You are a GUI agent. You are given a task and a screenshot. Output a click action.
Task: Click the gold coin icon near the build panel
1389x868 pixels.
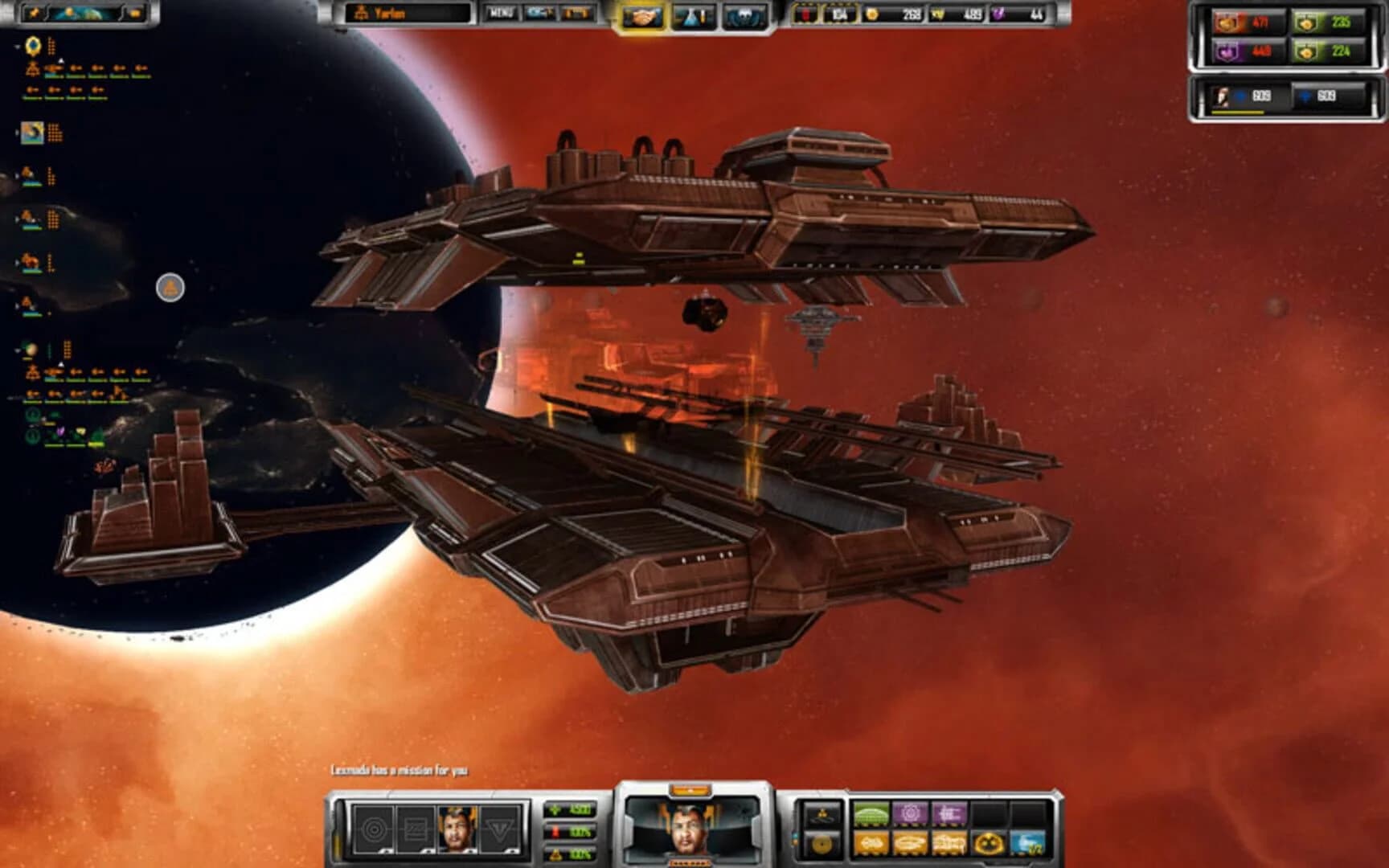(x=823, y=845)
